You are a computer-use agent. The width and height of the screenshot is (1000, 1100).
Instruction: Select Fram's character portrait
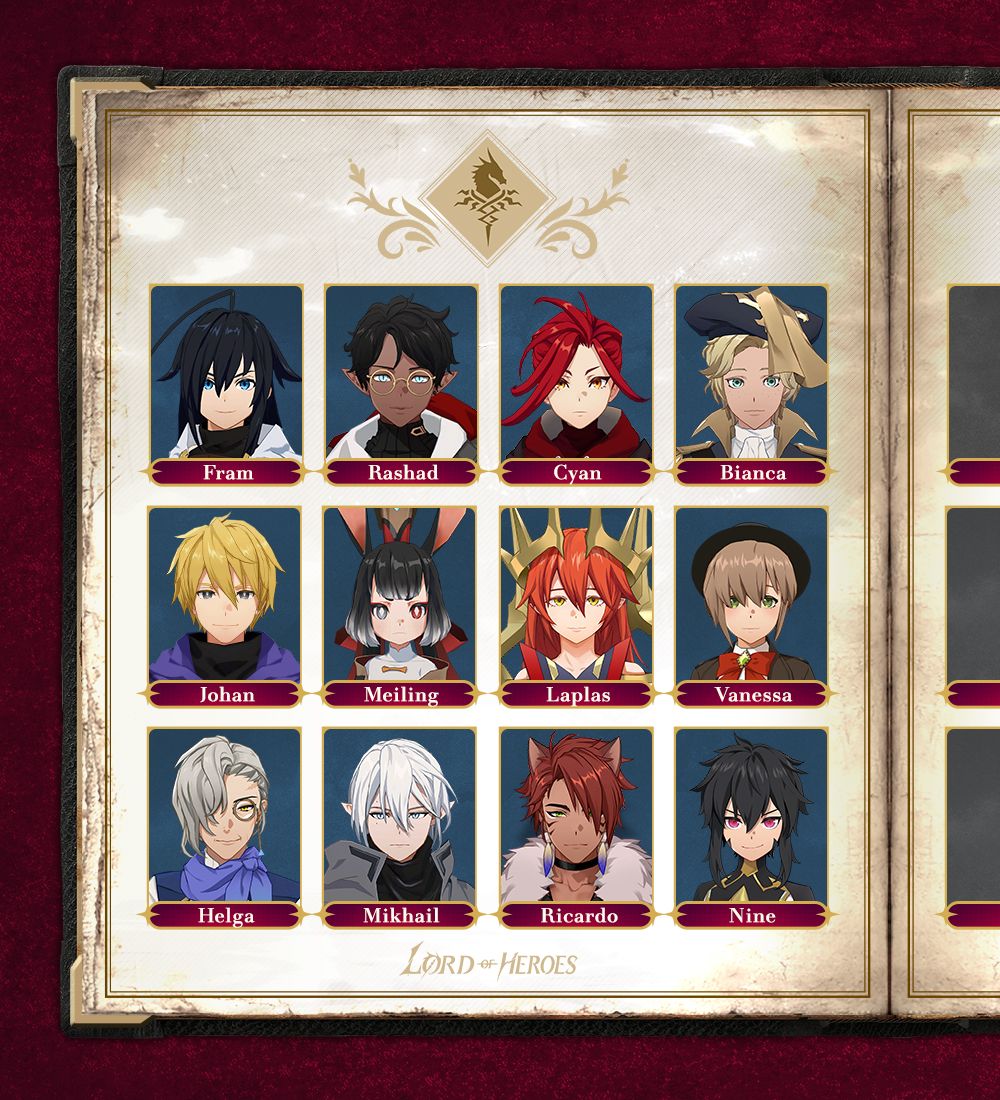tap(226, 374)
